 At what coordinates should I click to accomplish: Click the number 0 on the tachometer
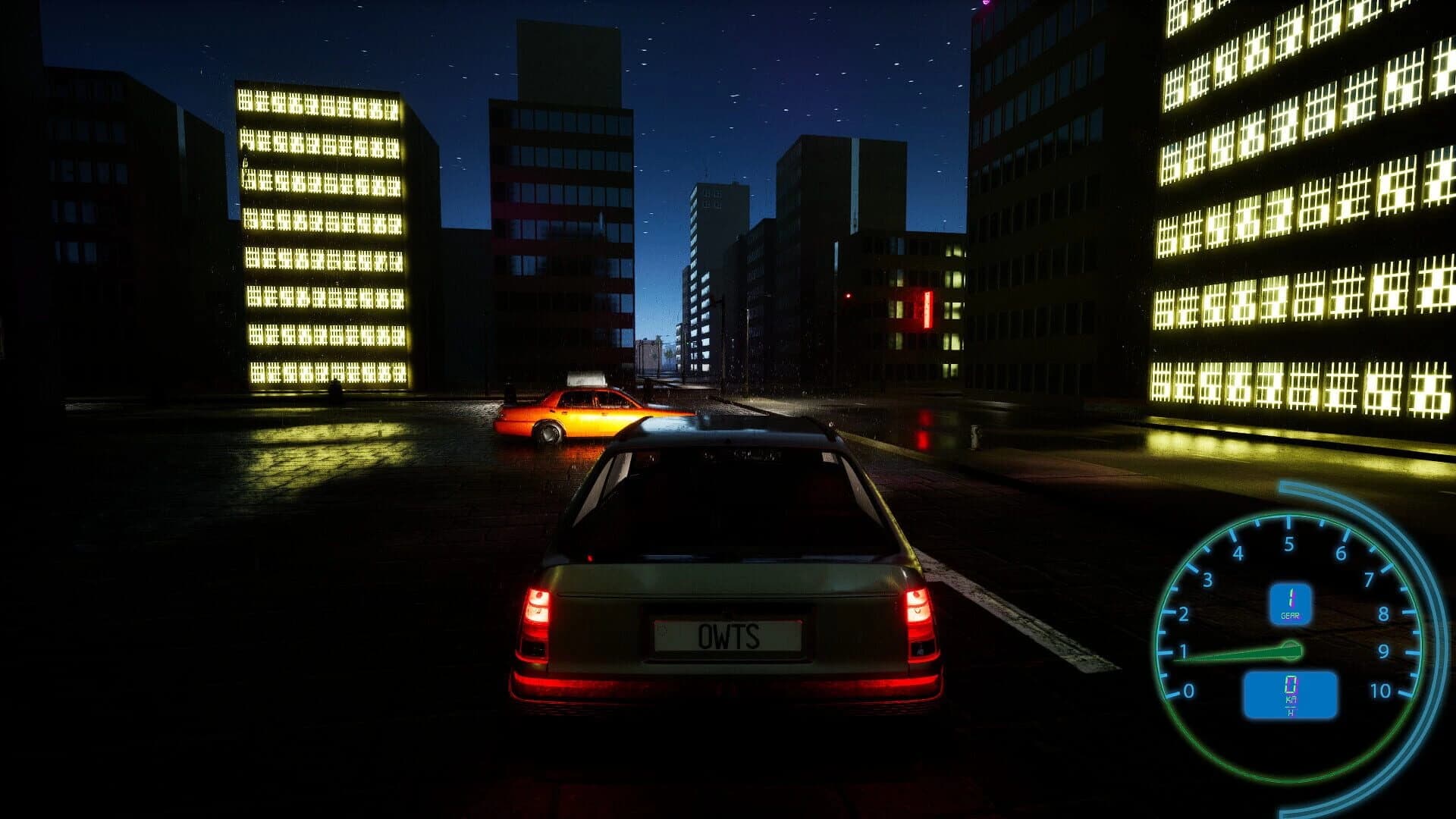1188,689
